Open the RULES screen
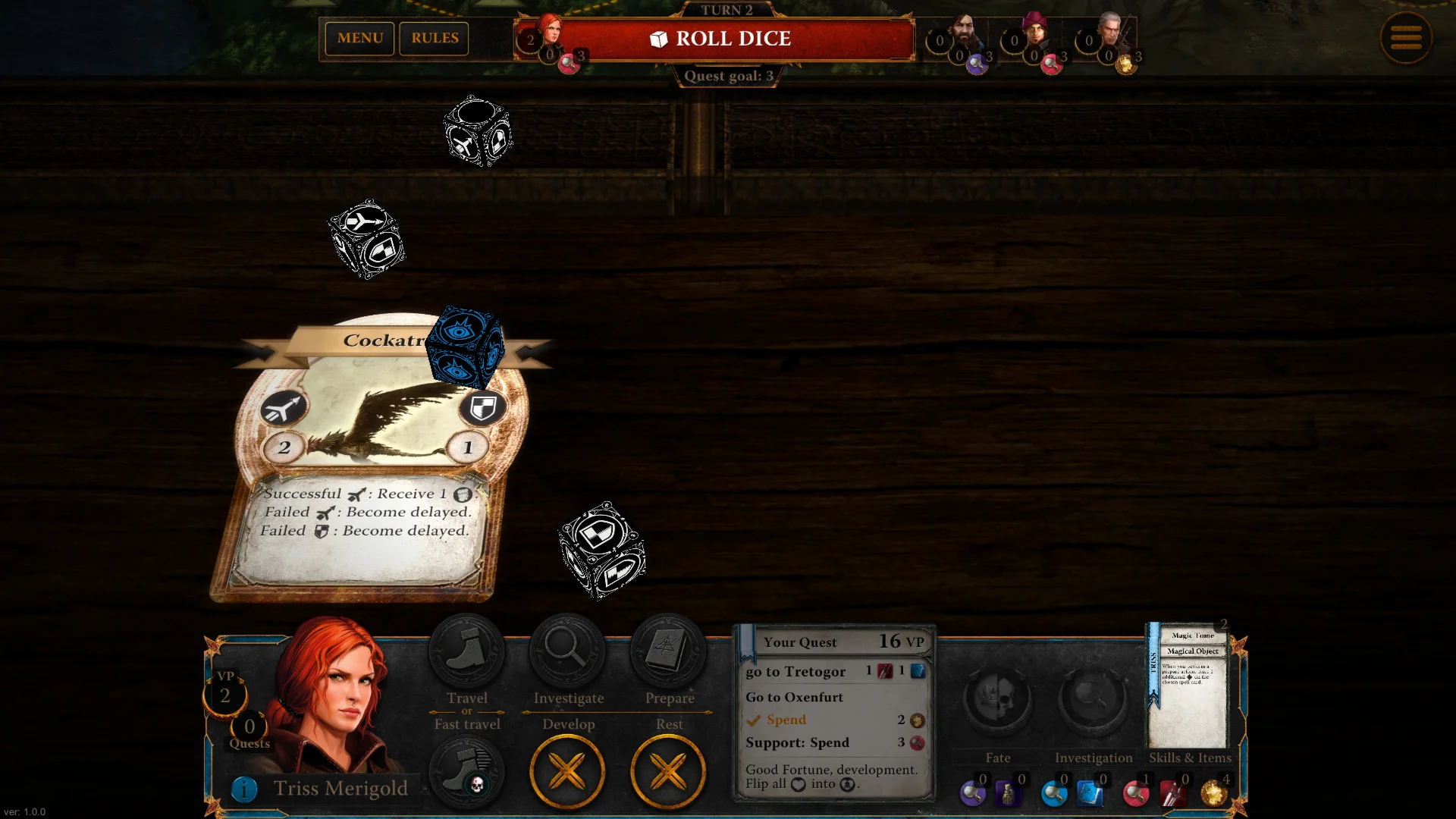The width and height of the screenshot is (1456, 819). pos(434,38)
